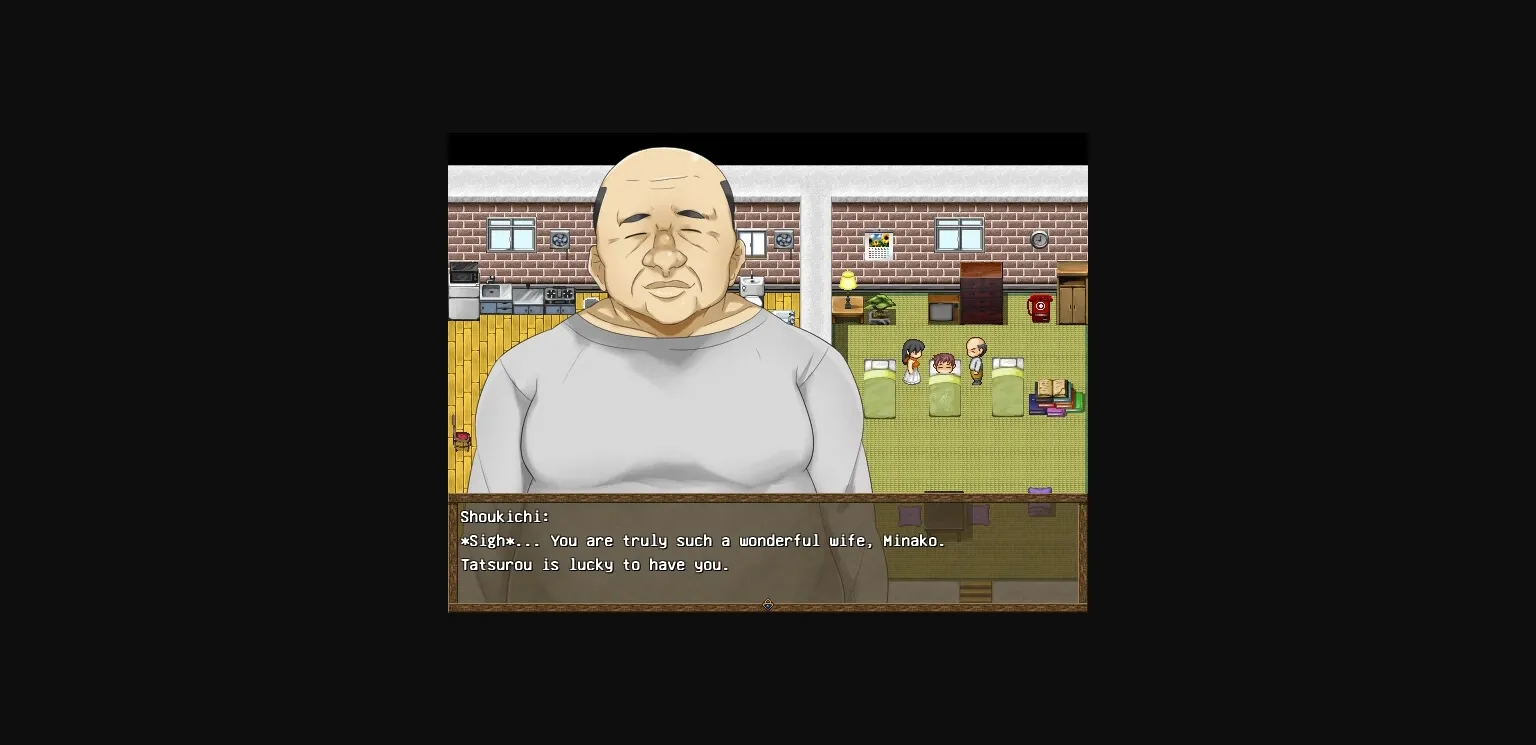Click the small TV on the desk

[x=941, y=310]
